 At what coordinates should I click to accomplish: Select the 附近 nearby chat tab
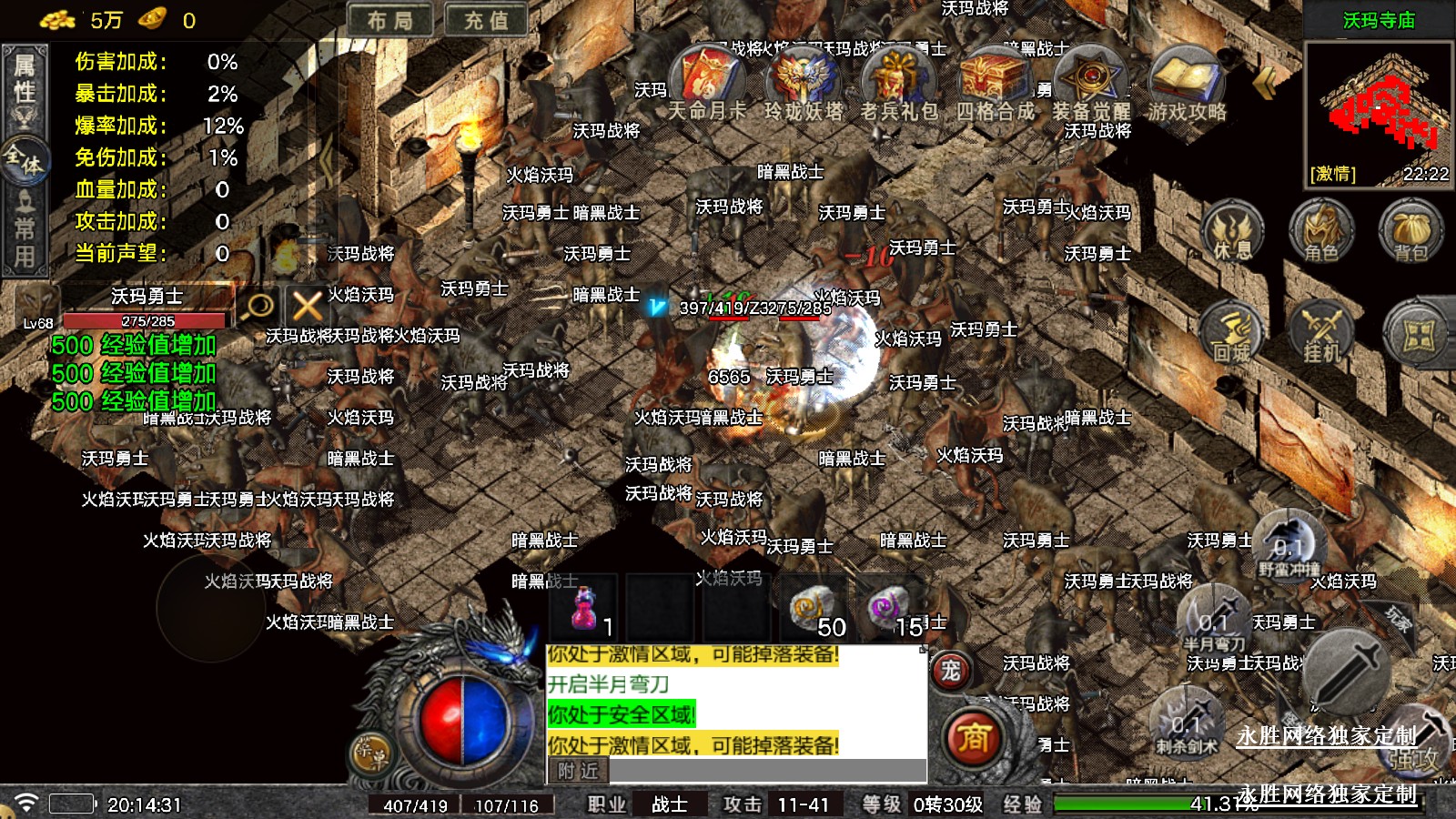click(578, 771)
